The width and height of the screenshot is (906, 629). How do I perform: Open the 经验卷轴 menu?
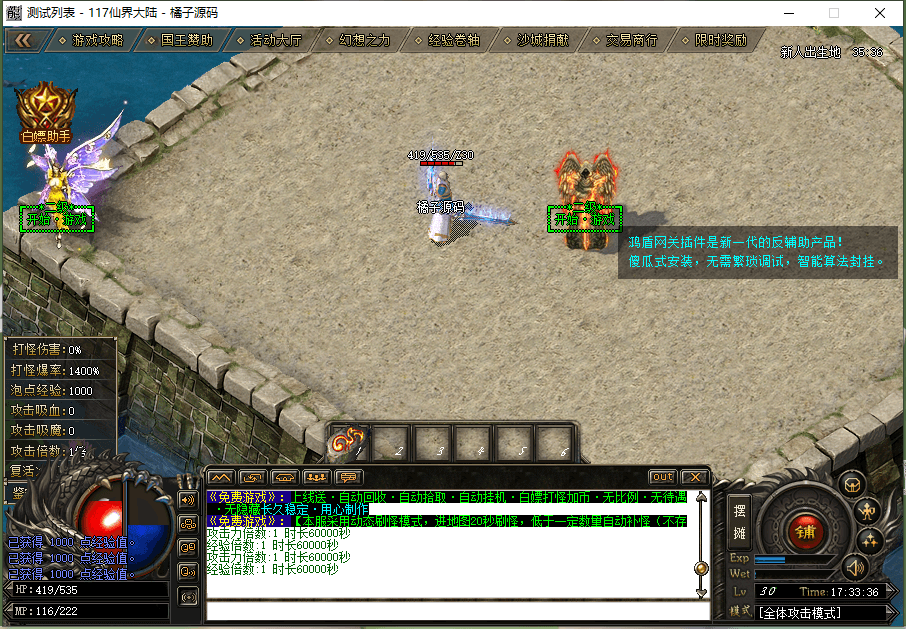point(453,41)
